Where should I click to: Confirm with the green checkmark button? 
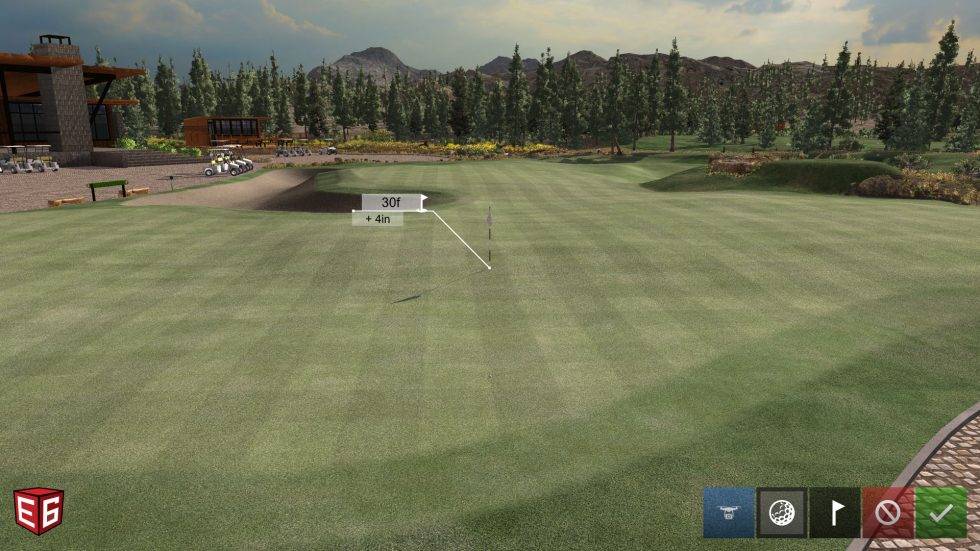click(940, 513)
